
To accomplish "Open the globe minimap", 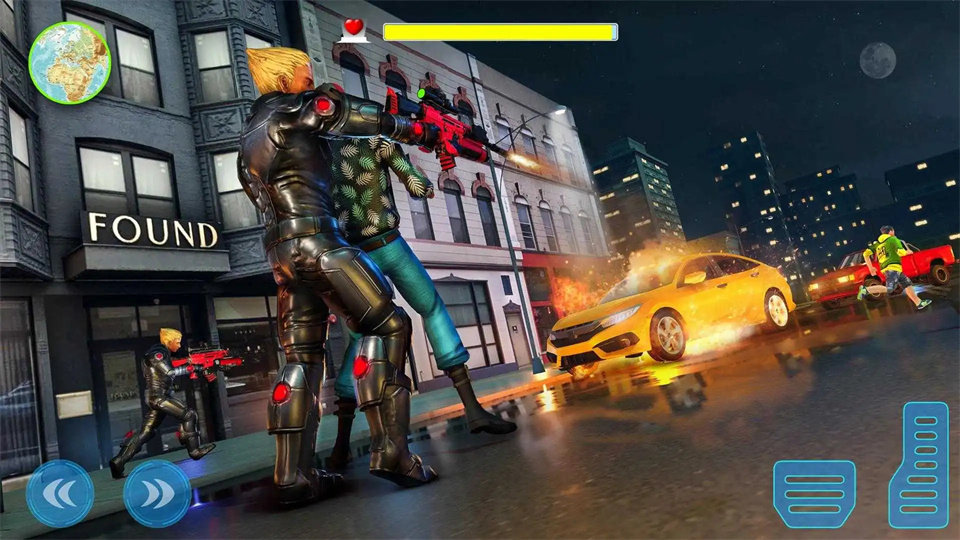I will pyautogui.click(x=69, y=62).
